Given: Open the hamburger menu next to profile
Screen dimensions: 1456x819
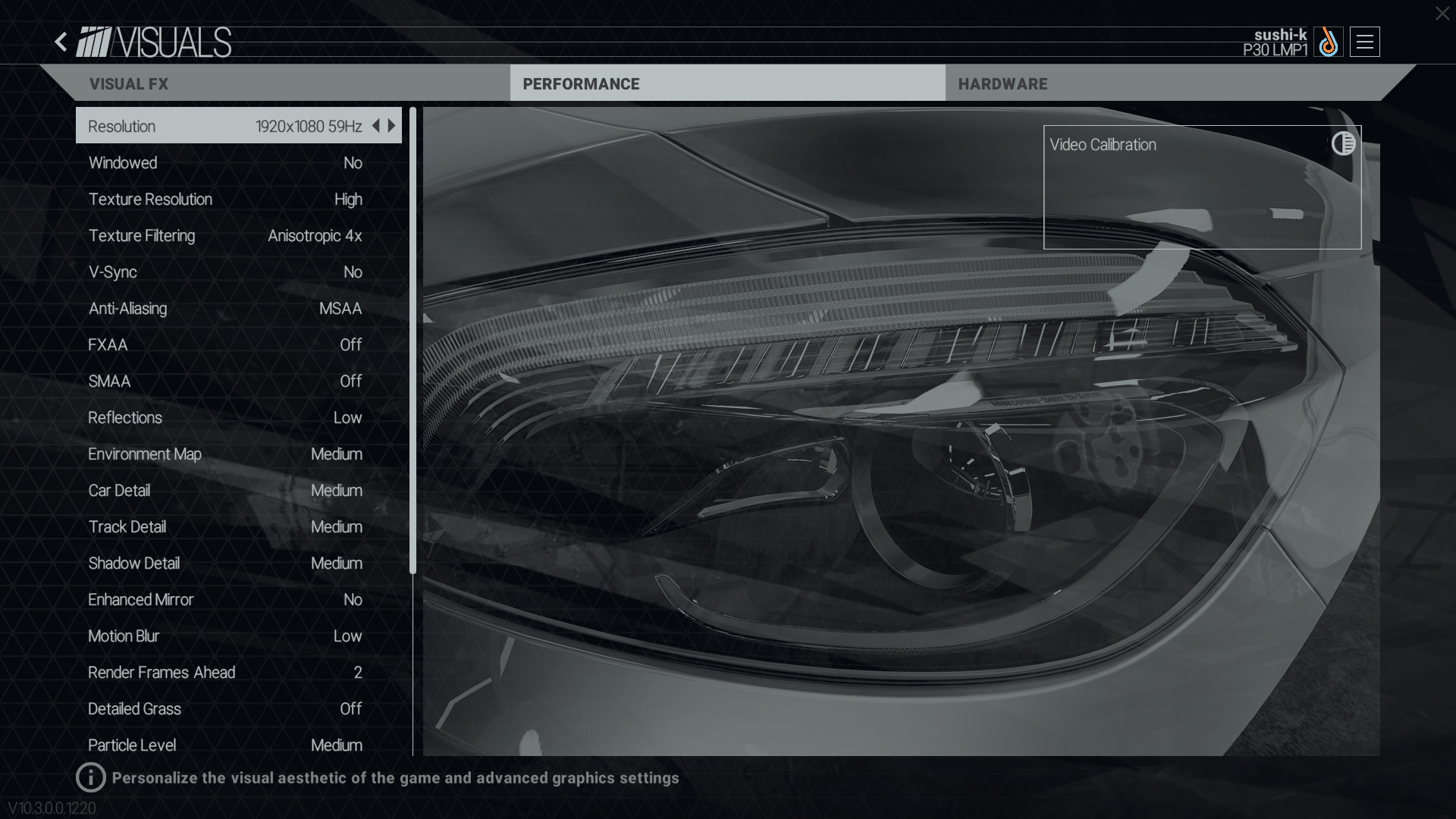Looking at the screenshot, I should pos(1364,42).
